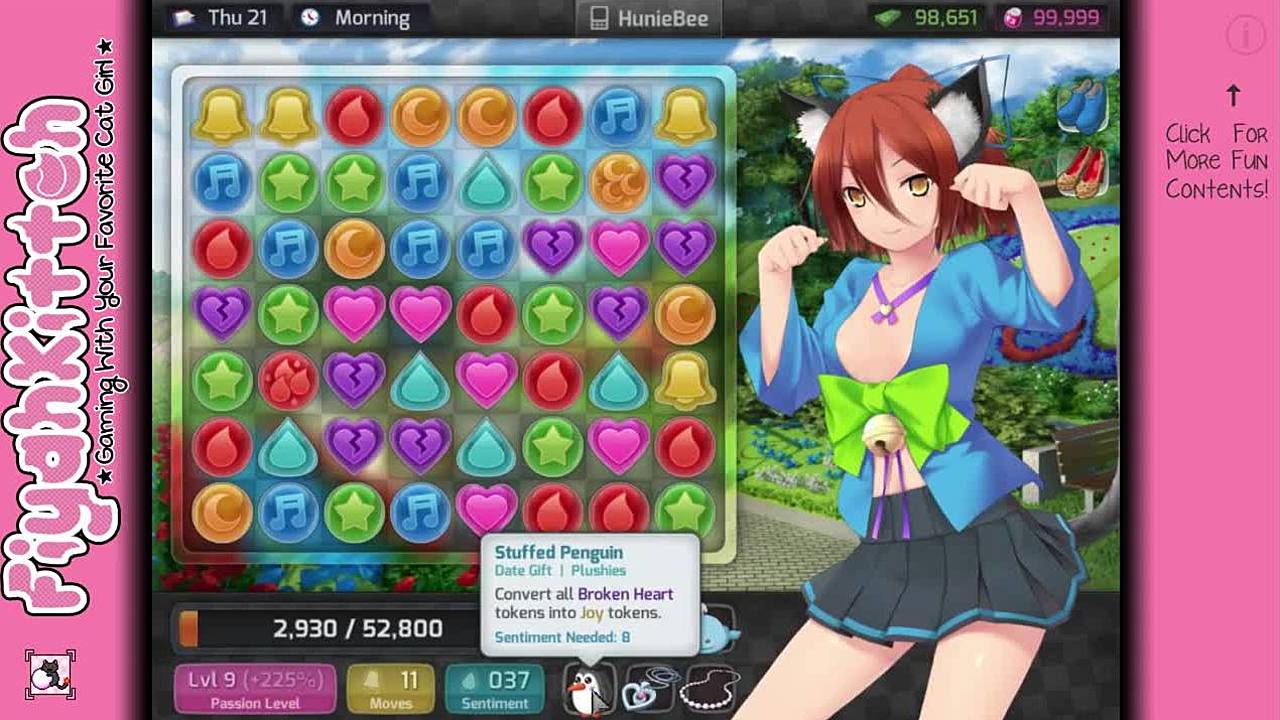Viewport: 1280px width, 720px height.
Task: Click the red high heels gift icon
Action: (x=1083, y=171)
